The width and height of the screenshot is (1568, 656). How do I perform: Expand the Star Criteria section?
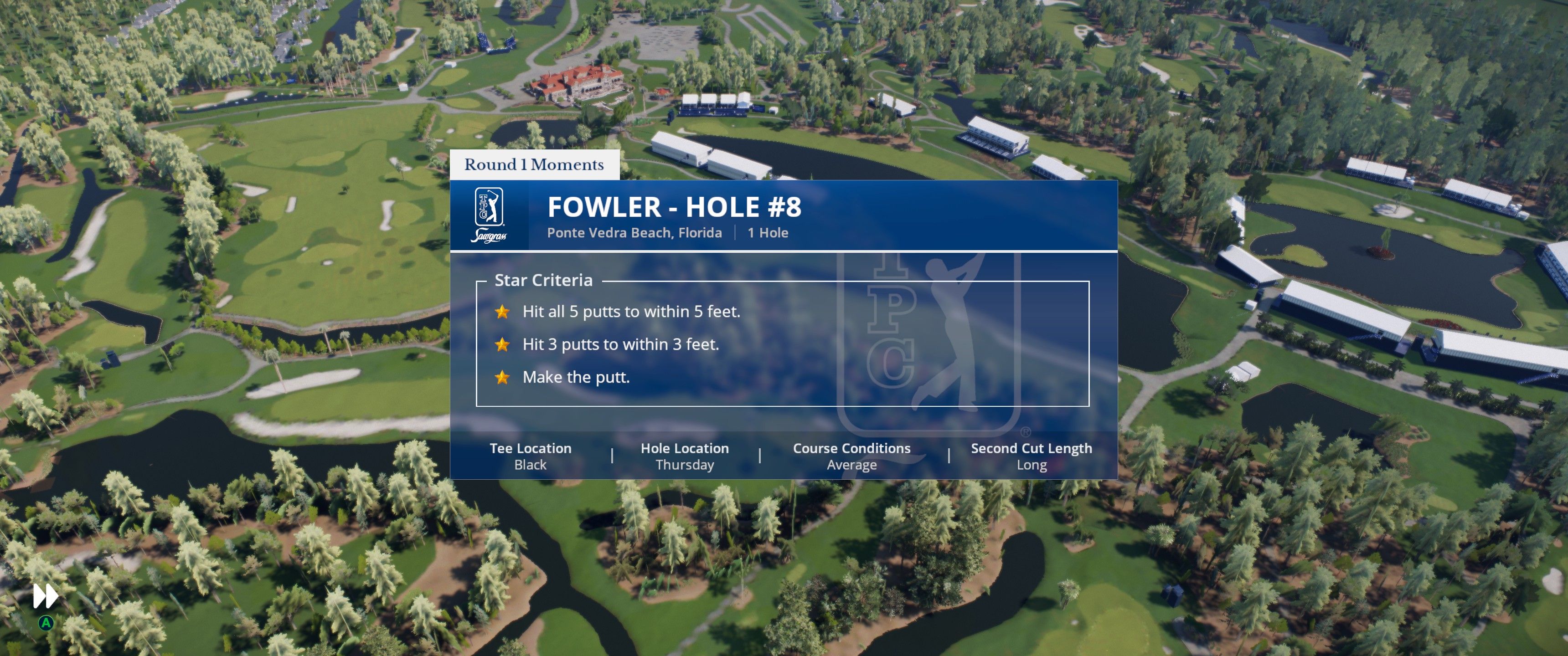pos(544,280)
